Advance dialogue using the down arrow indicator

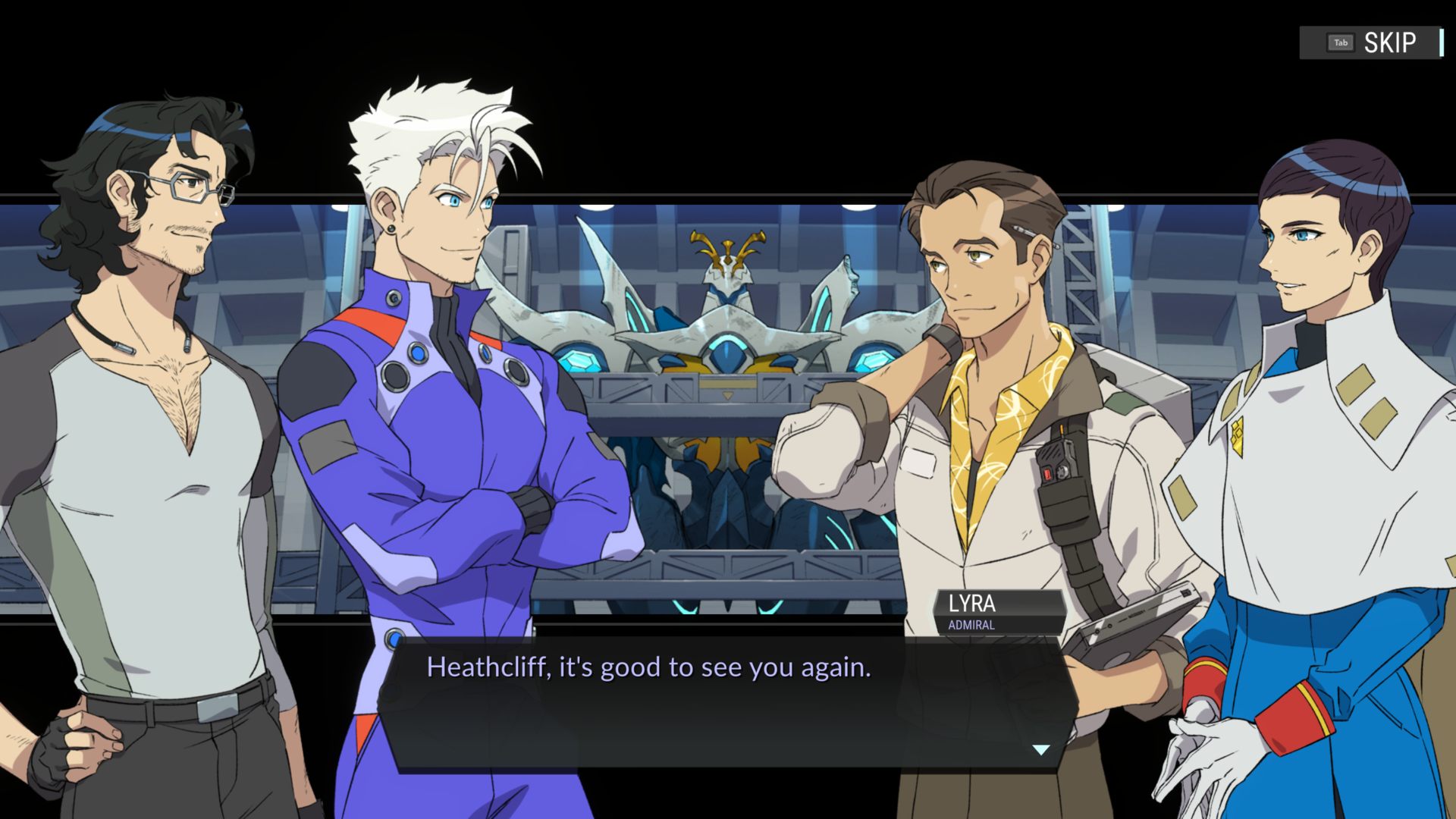point(1041,749)
